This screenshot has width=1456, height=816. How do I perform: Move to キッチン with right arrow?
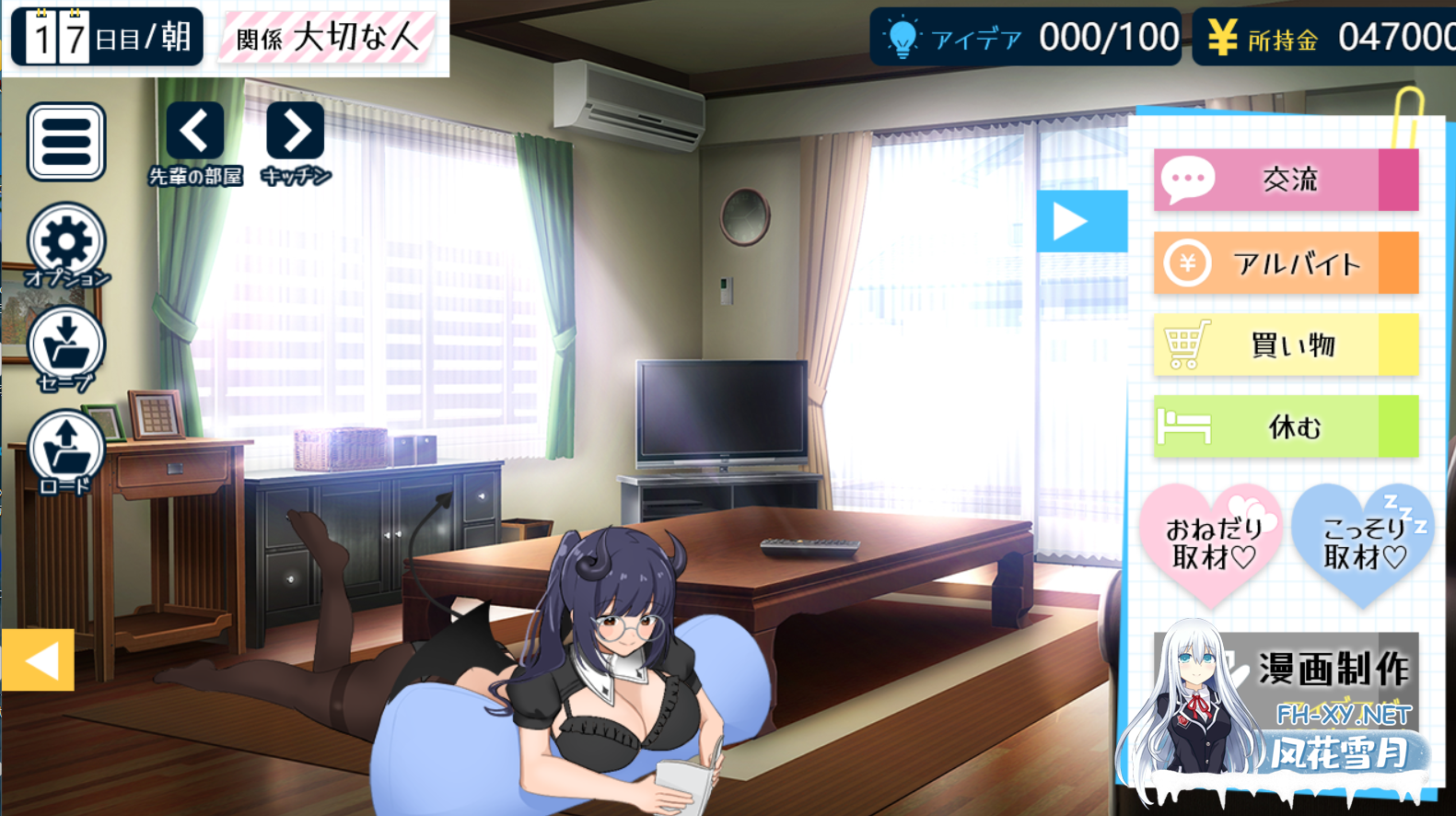tap(295, 132)
